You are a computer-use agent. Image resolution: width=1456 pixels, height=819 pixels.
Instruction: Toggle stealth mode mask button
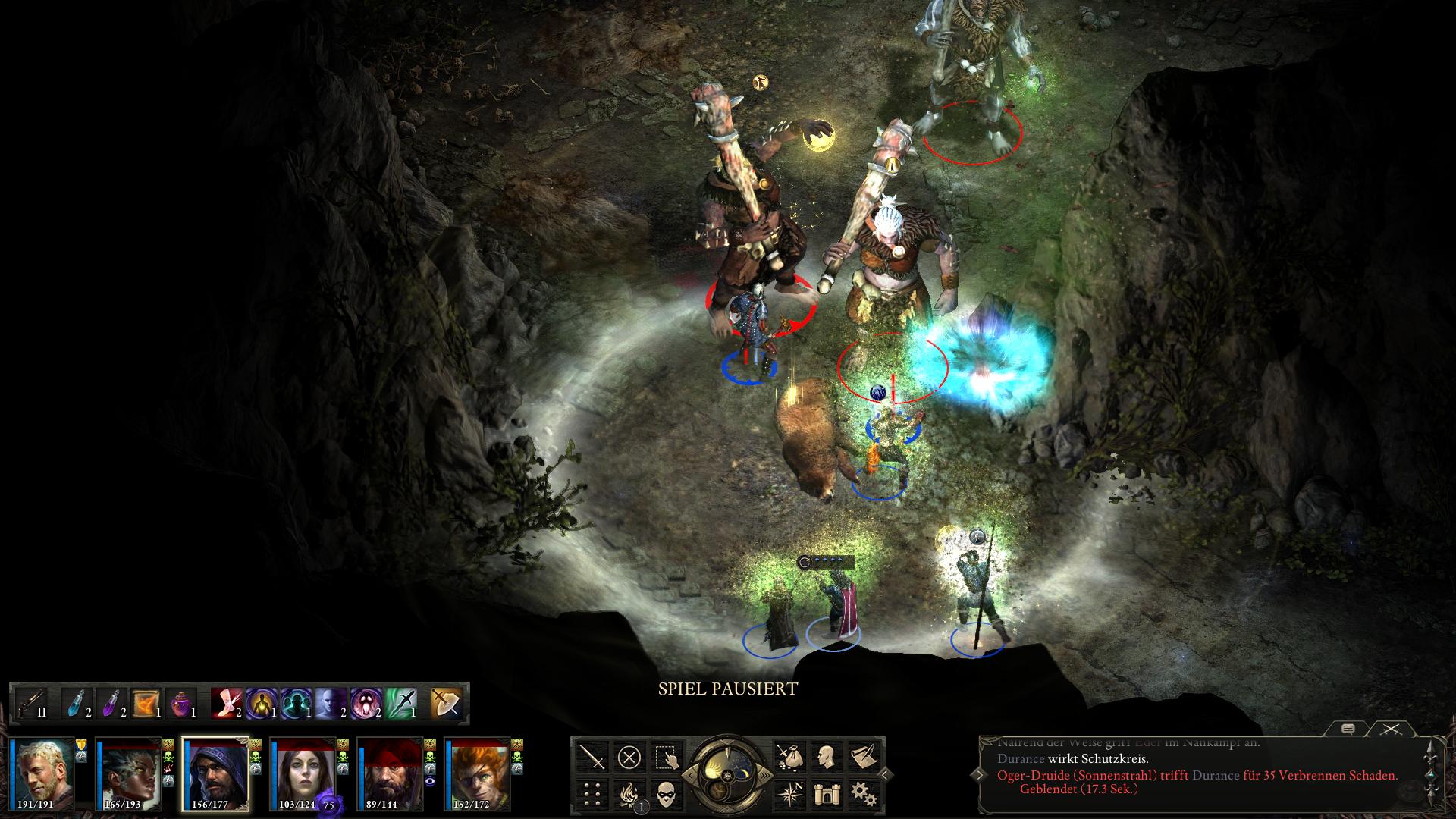pyautogui.click(x=665, y=793)
